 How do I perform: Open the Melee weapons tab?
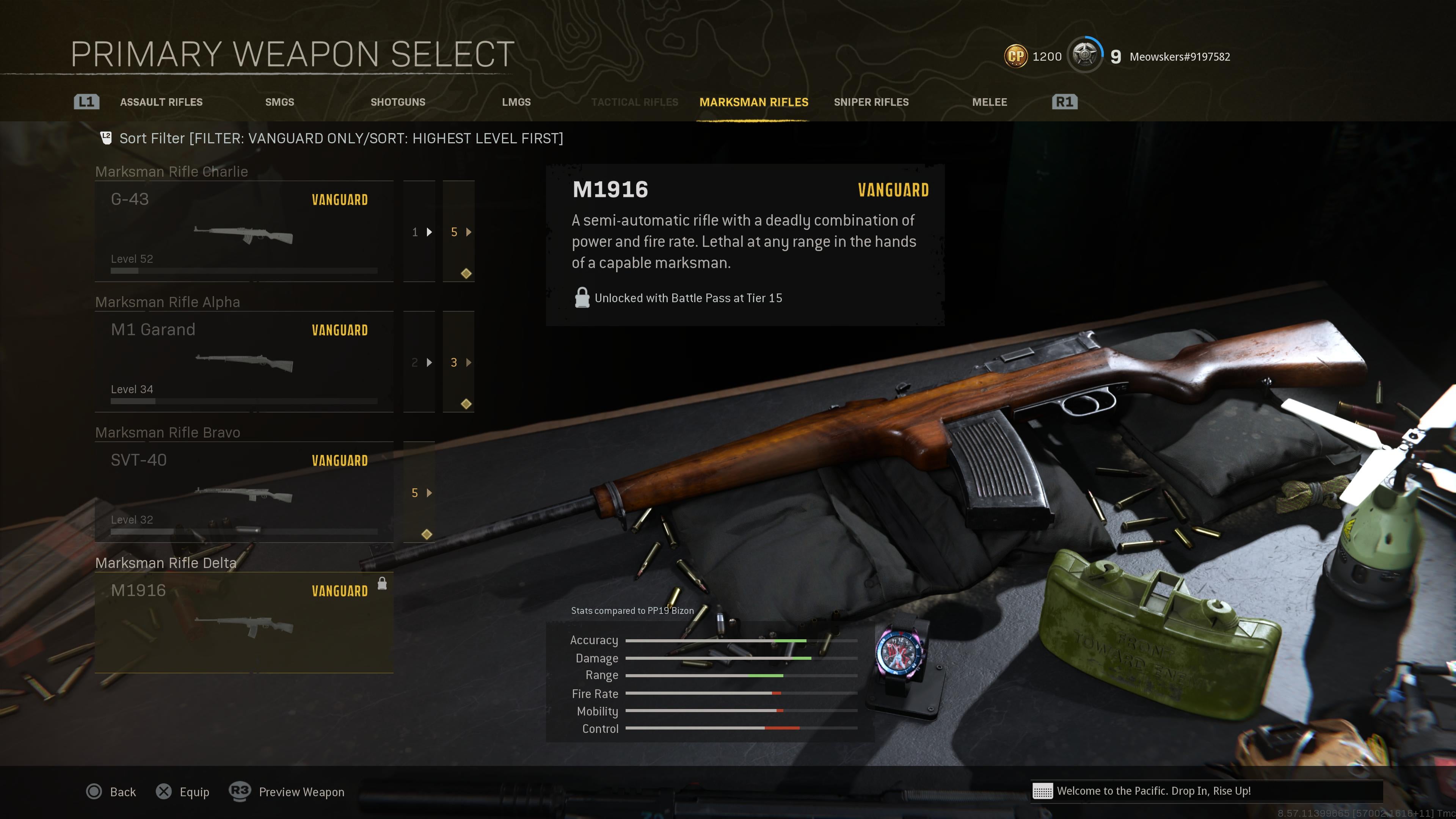click(x=989, y=102)
